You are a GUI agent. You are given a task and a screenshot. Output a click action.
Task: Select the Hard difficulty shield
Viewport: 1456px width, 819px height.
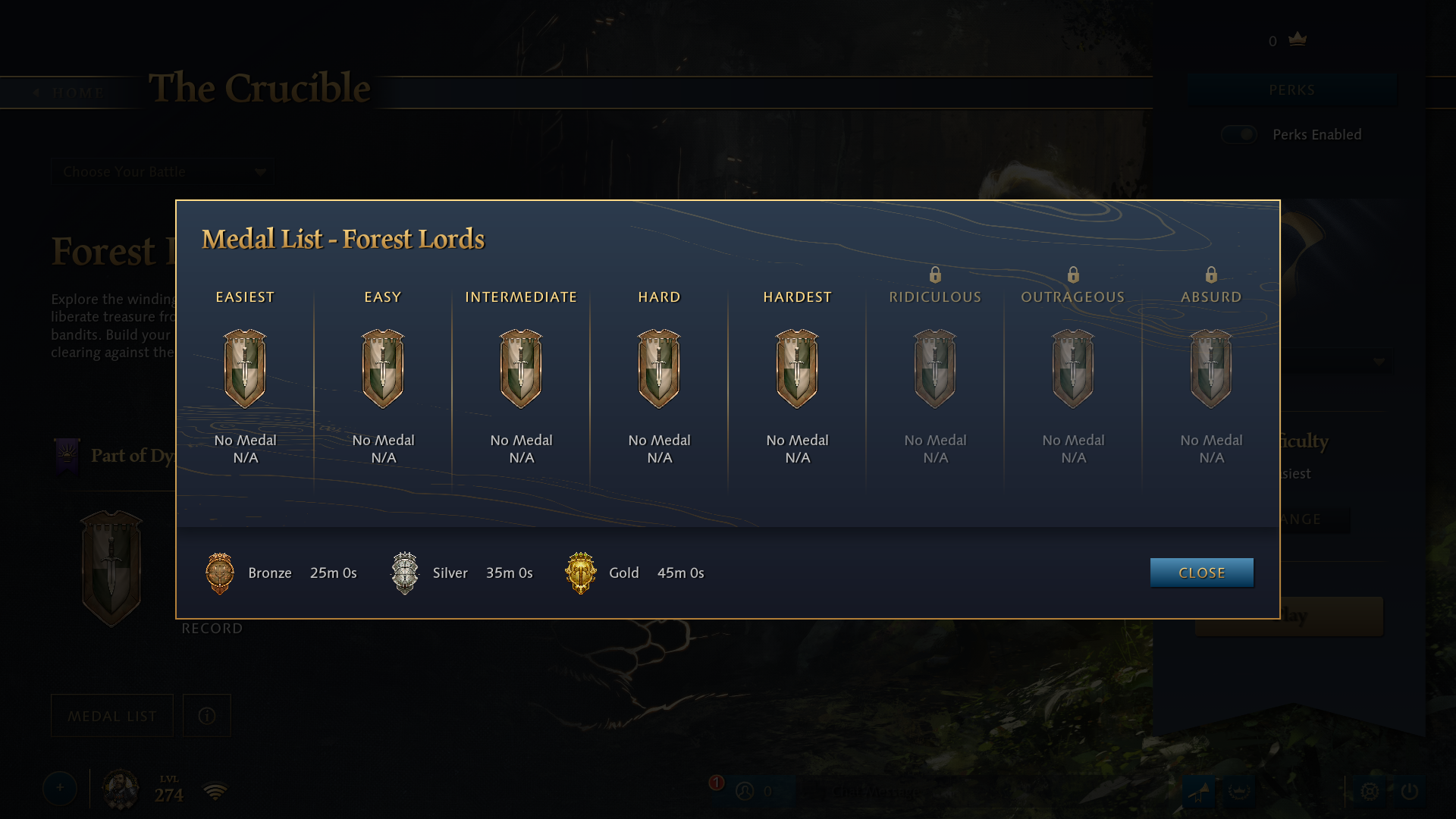[x=659, y=369]
